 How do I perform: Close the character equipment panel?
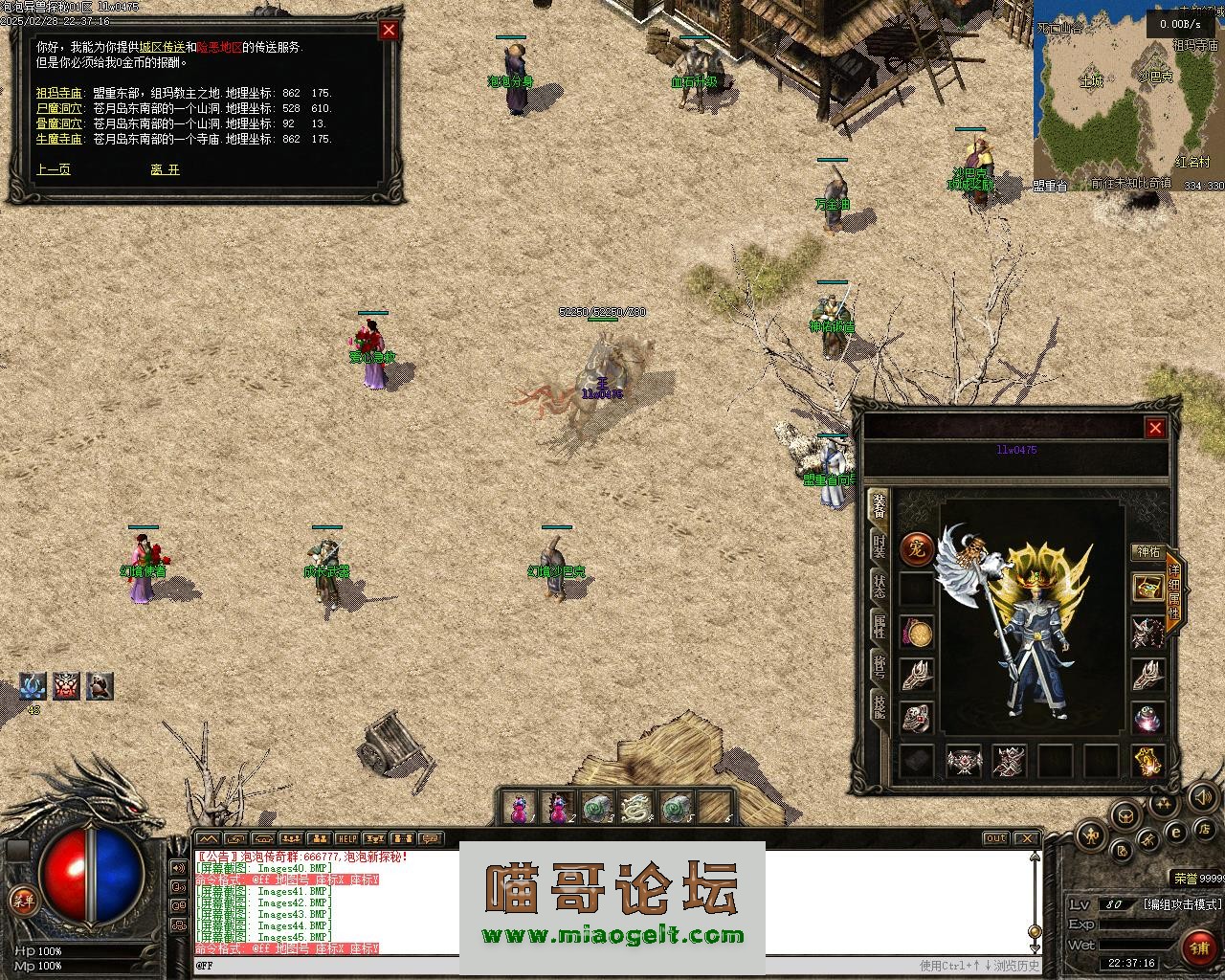pyautogui.click(x=1155, y=428)
